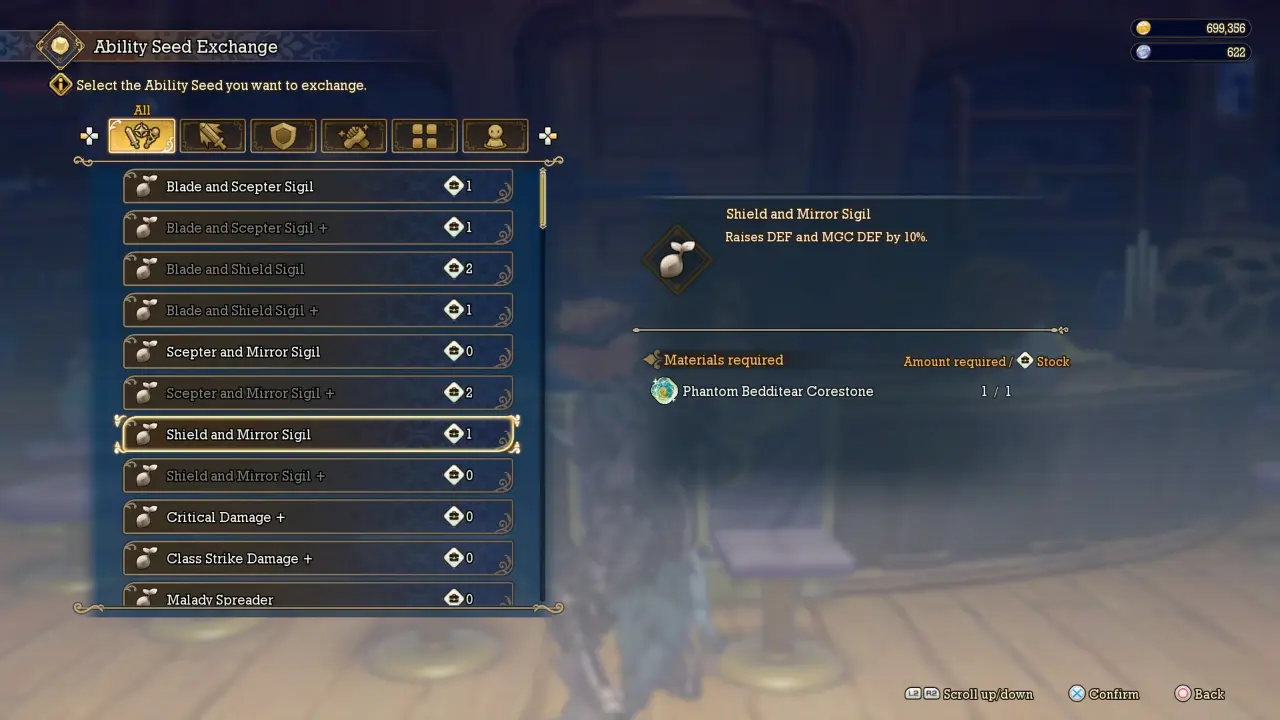The height and width of the screenshot is (720, 1280).
Task: Select the shield defense category icon
Action: (283, 135)
